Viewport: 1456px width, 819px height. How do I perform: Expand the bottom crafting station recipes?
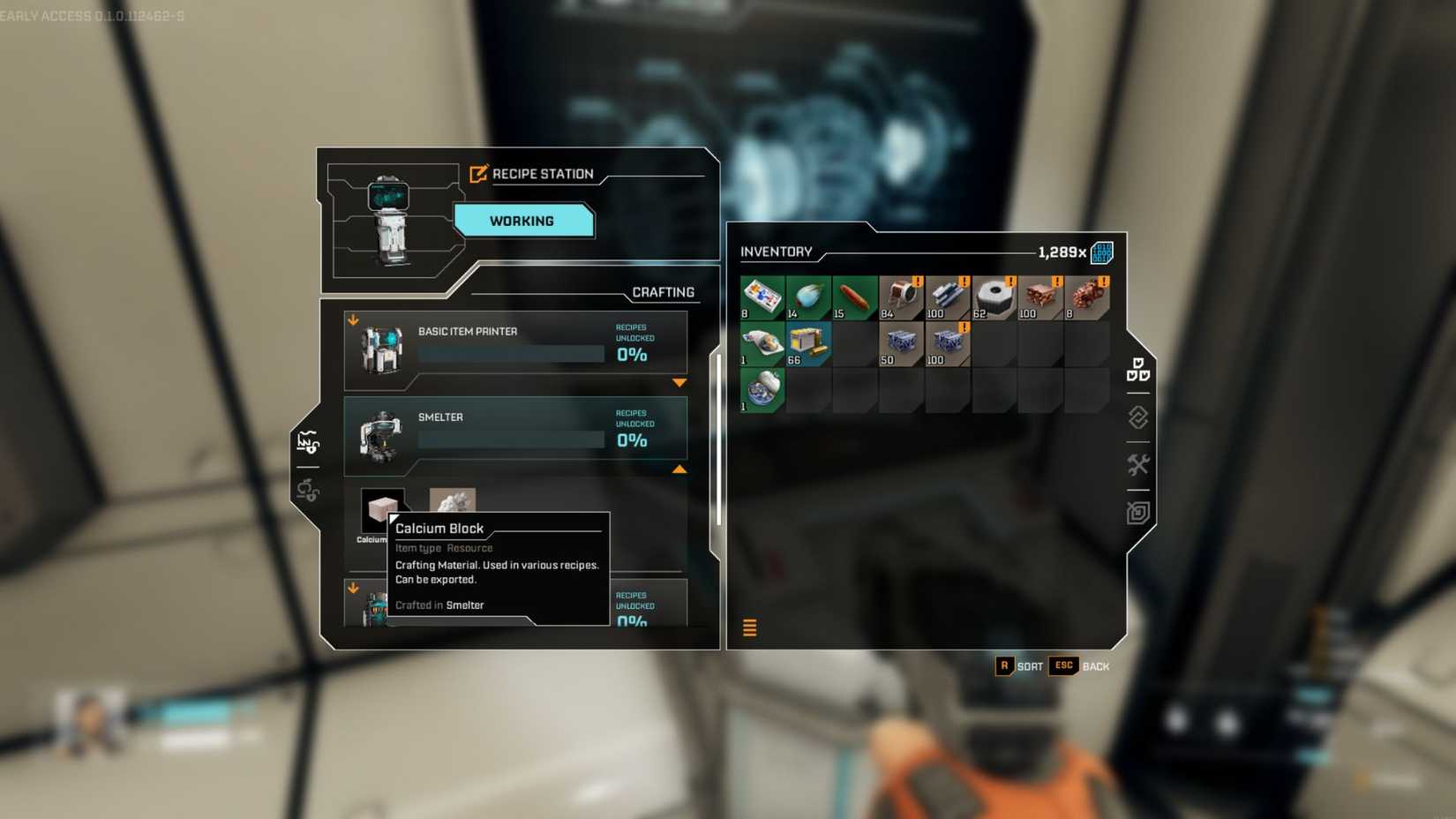coord(356,589)
